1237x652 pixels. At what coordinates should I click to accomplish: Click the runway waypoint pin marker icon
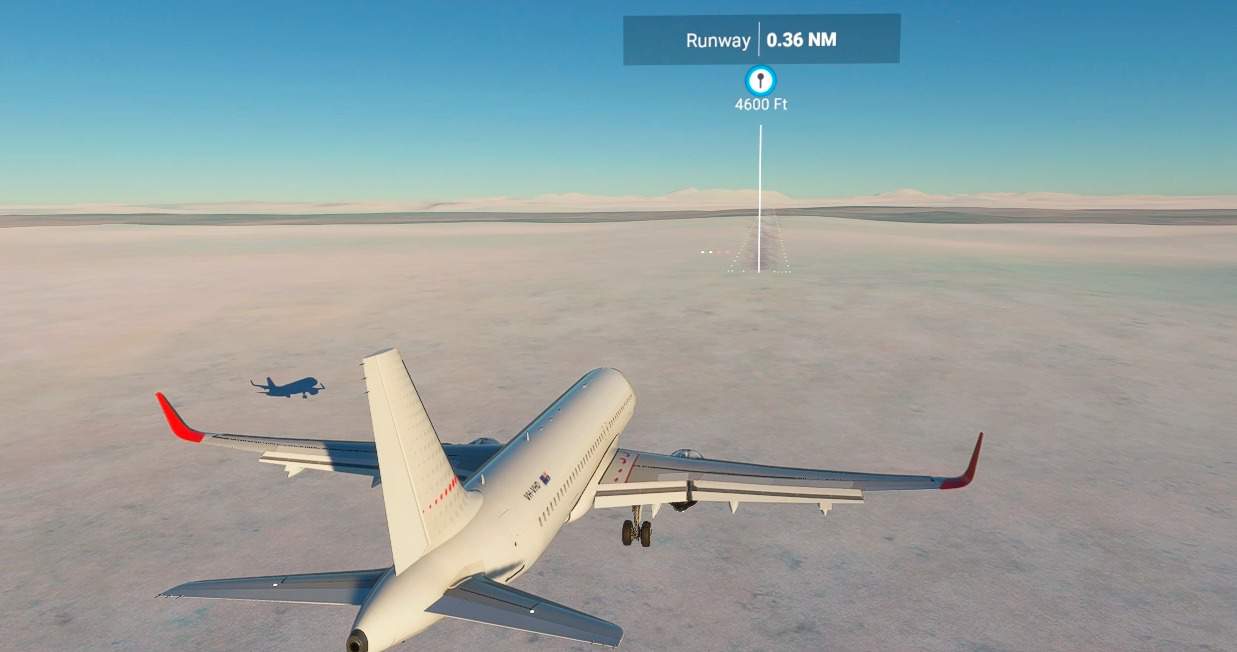point(761,81)
